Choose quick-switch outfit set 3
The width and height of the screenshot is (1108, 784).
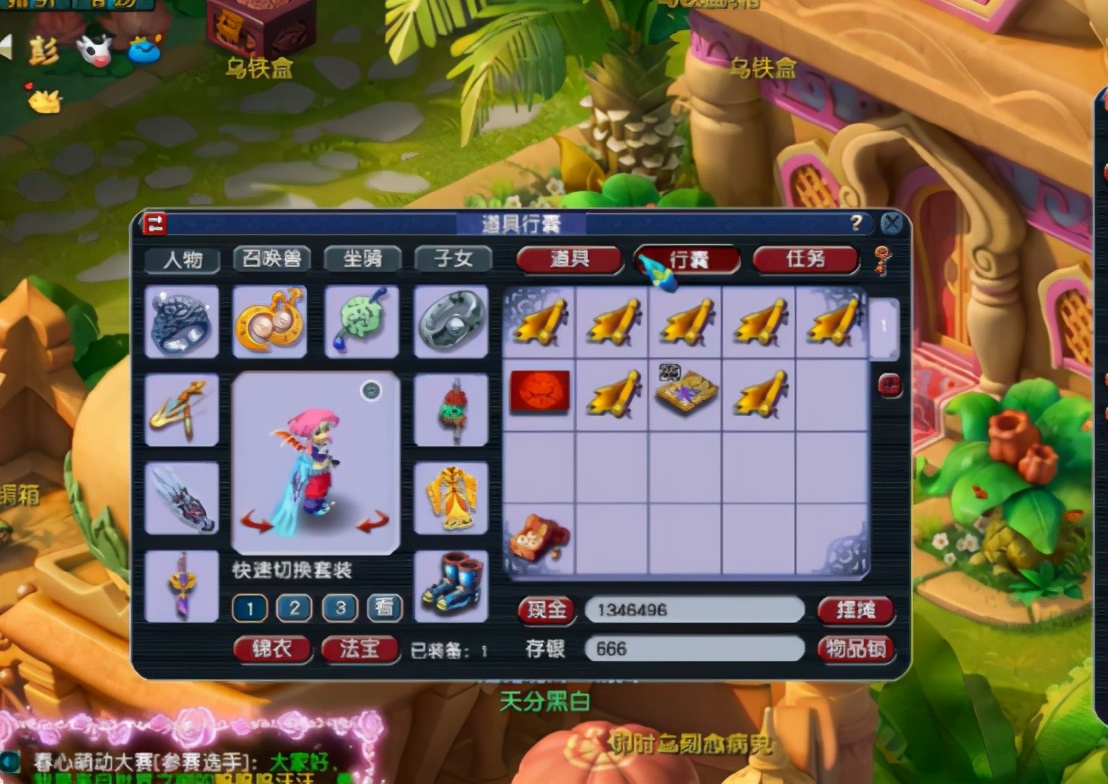tap(339, 608)
